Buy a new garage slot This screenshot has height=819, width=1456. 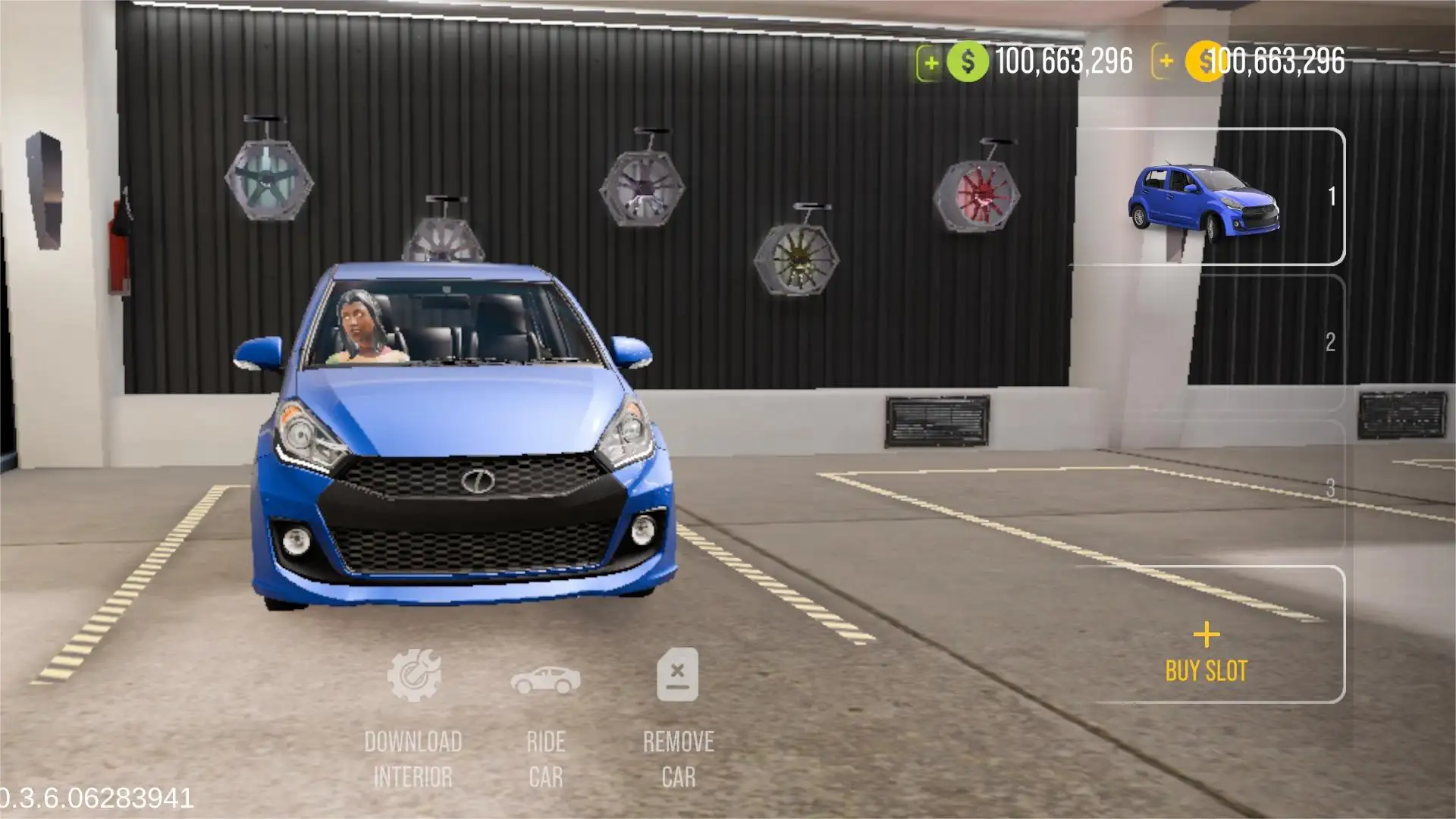click(x=1206, y=652)
